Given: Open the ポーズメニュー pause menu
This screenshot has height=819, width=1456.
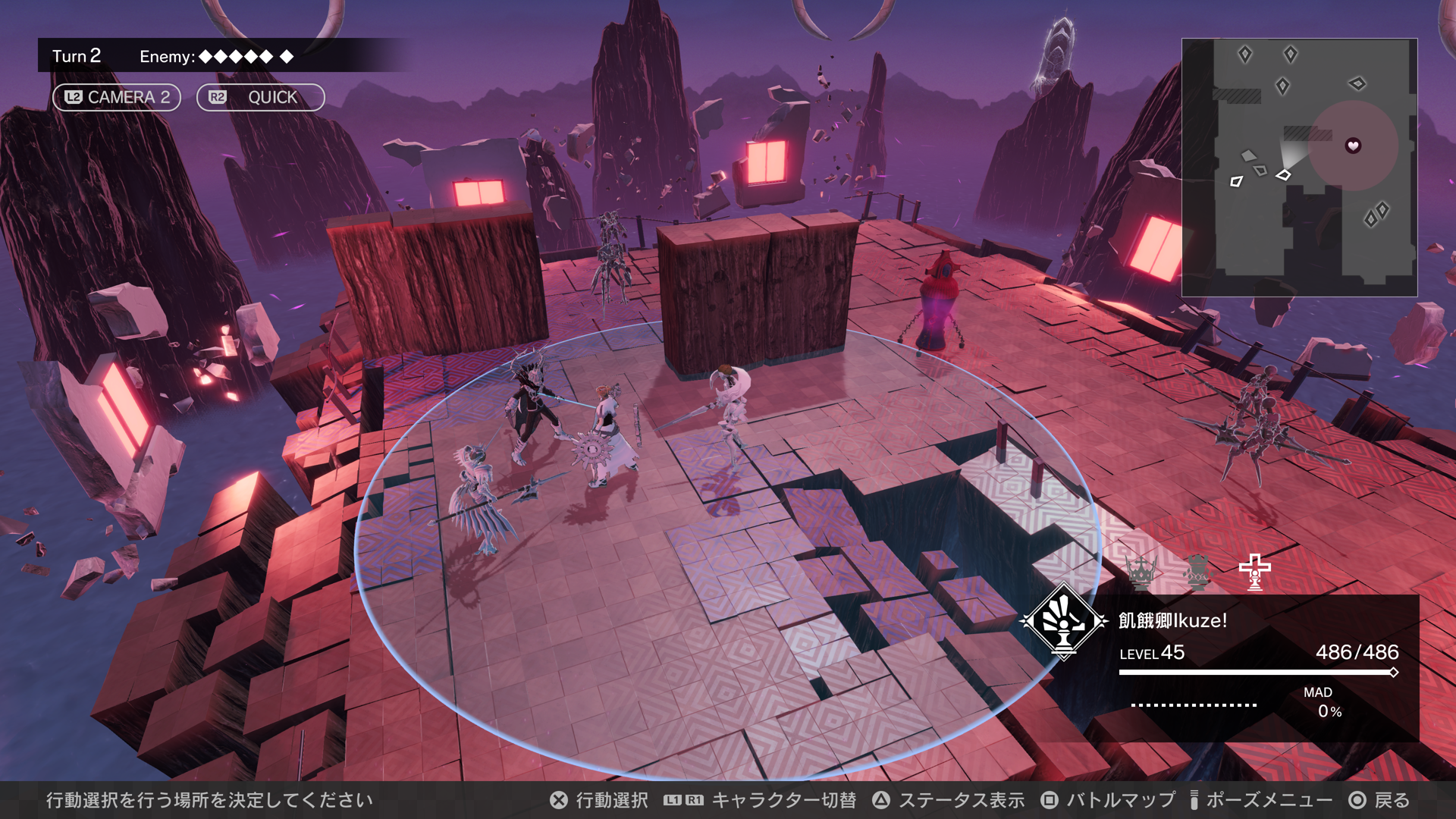Looking at the screenshot, I should [x=1260, y=800].
